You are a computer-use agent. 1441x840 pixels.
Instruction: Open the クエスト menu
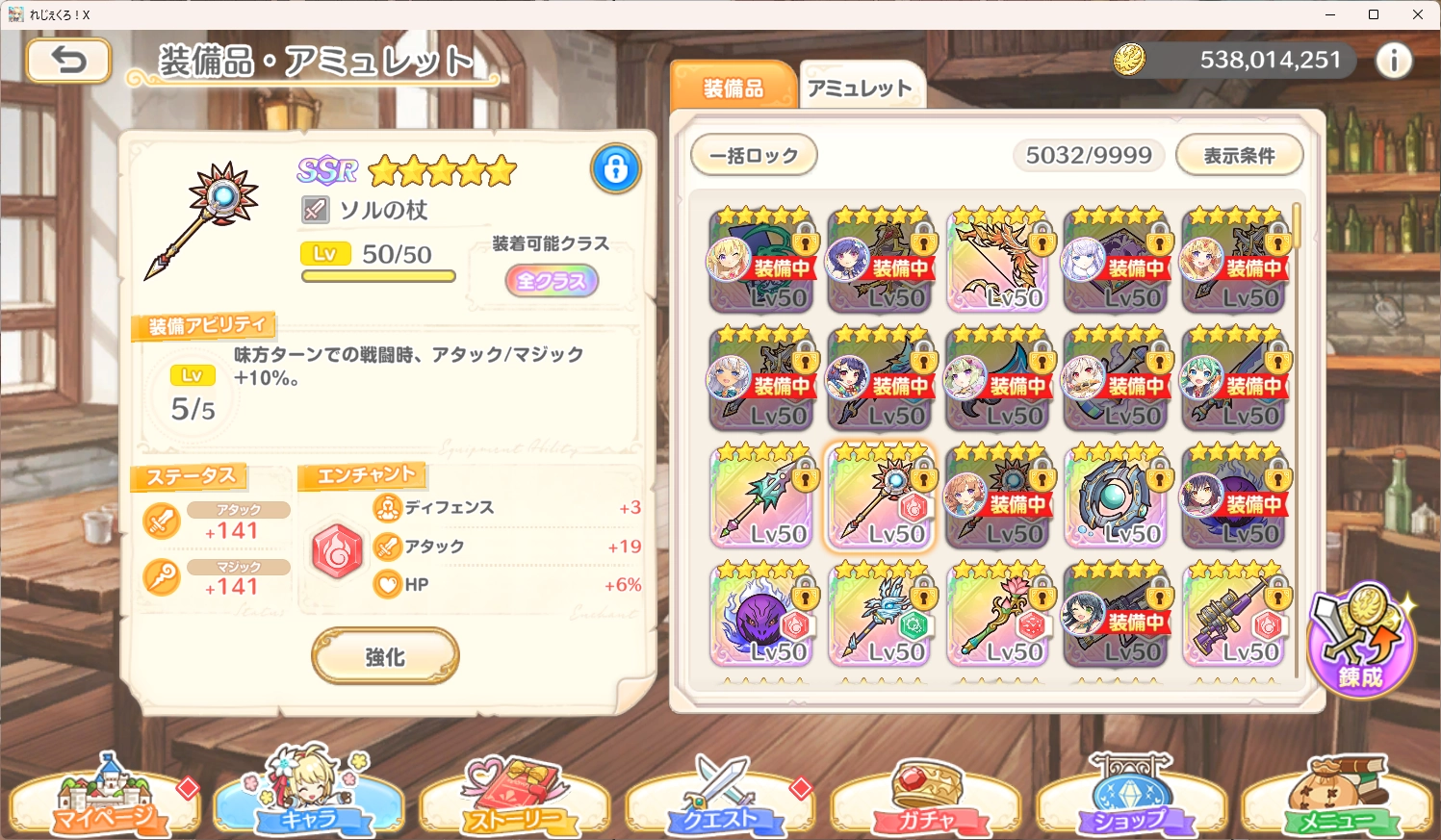720,801
